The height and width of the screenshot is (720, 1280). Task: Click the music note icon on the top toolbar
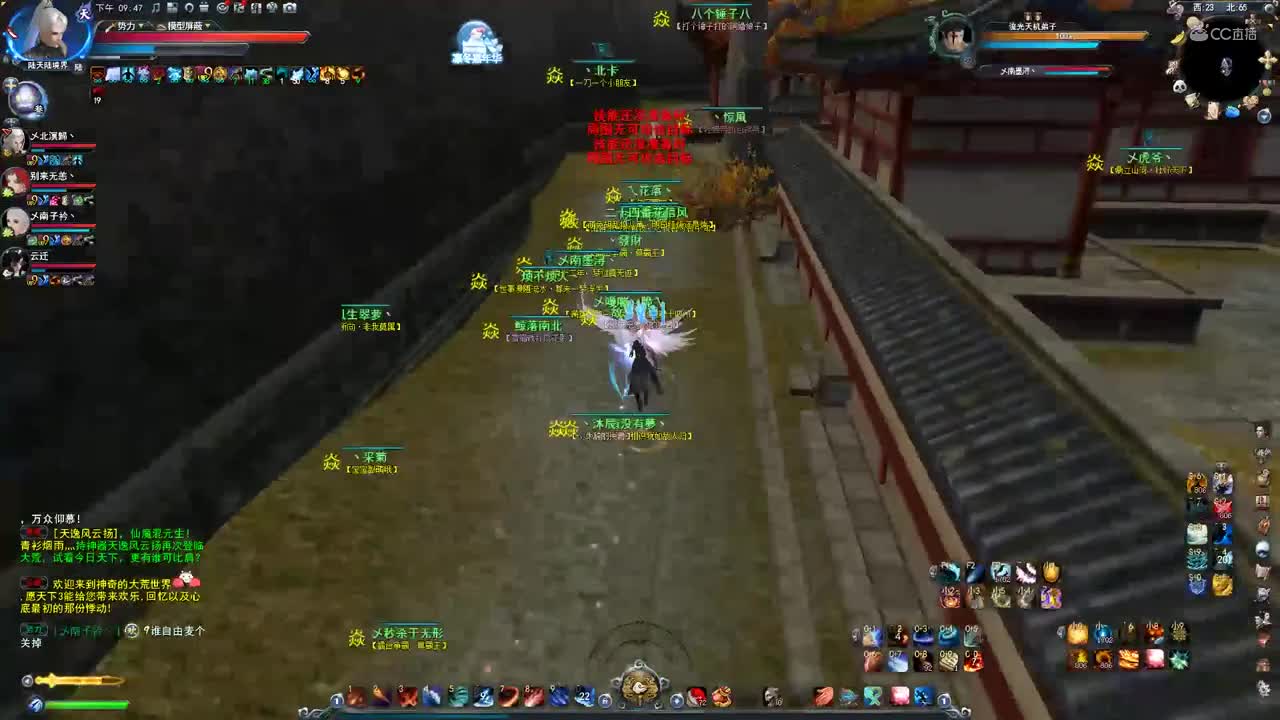[155, 8]
